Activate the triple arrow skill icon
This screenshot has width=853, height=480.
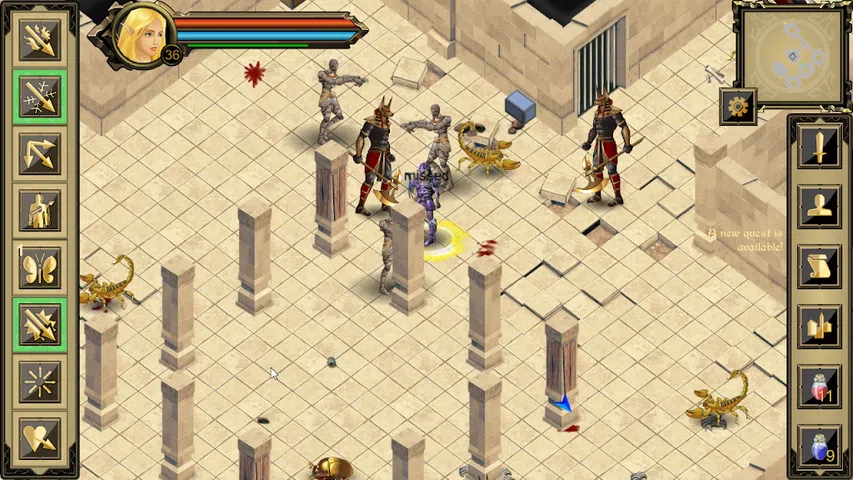click(40, 40)
